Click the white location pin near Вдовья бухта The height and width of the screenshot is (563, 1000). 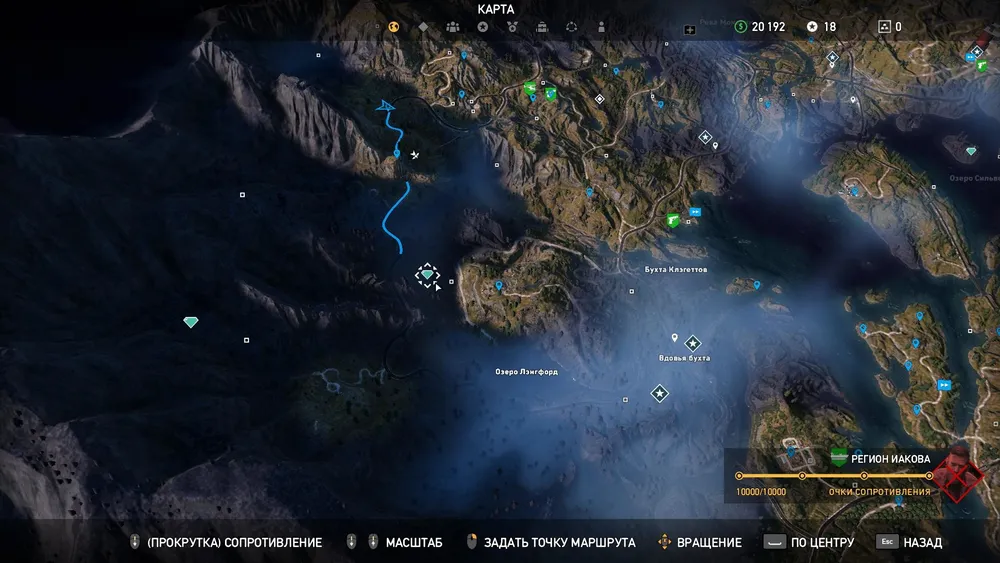pos(675,338)
